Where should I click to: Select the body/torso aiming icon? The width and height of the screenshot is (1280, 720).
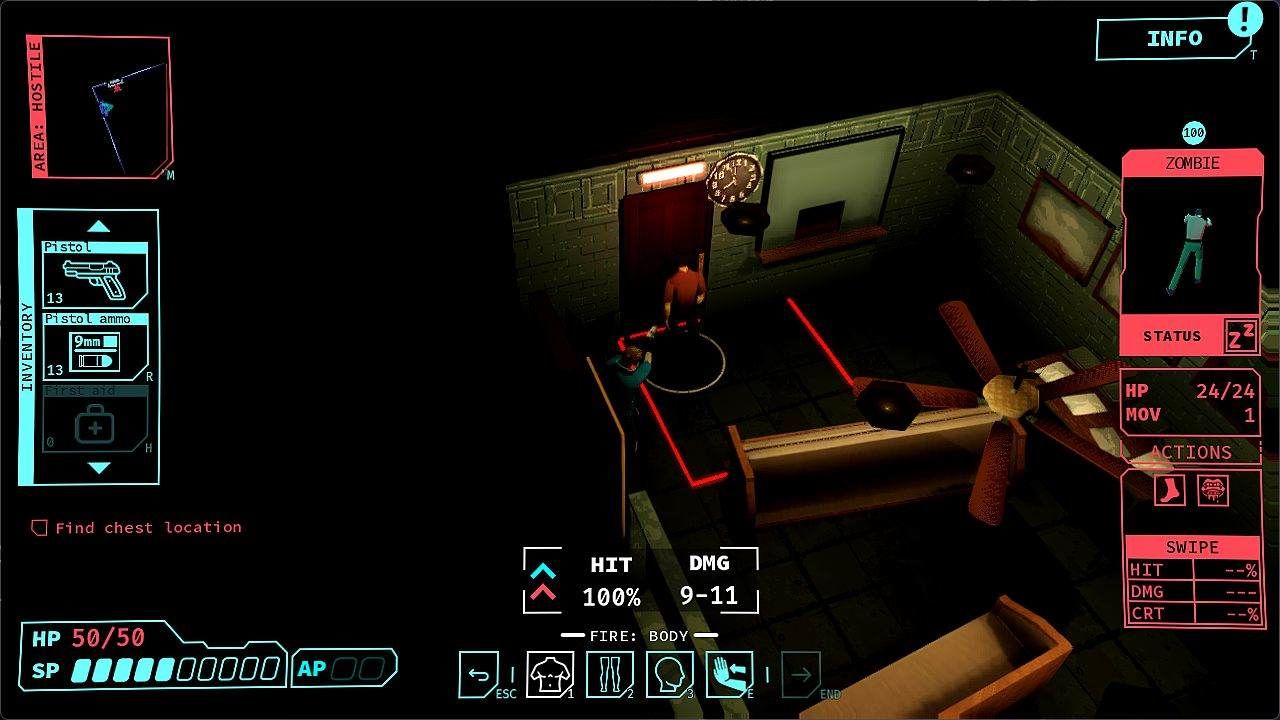click(x=549, y=673)
